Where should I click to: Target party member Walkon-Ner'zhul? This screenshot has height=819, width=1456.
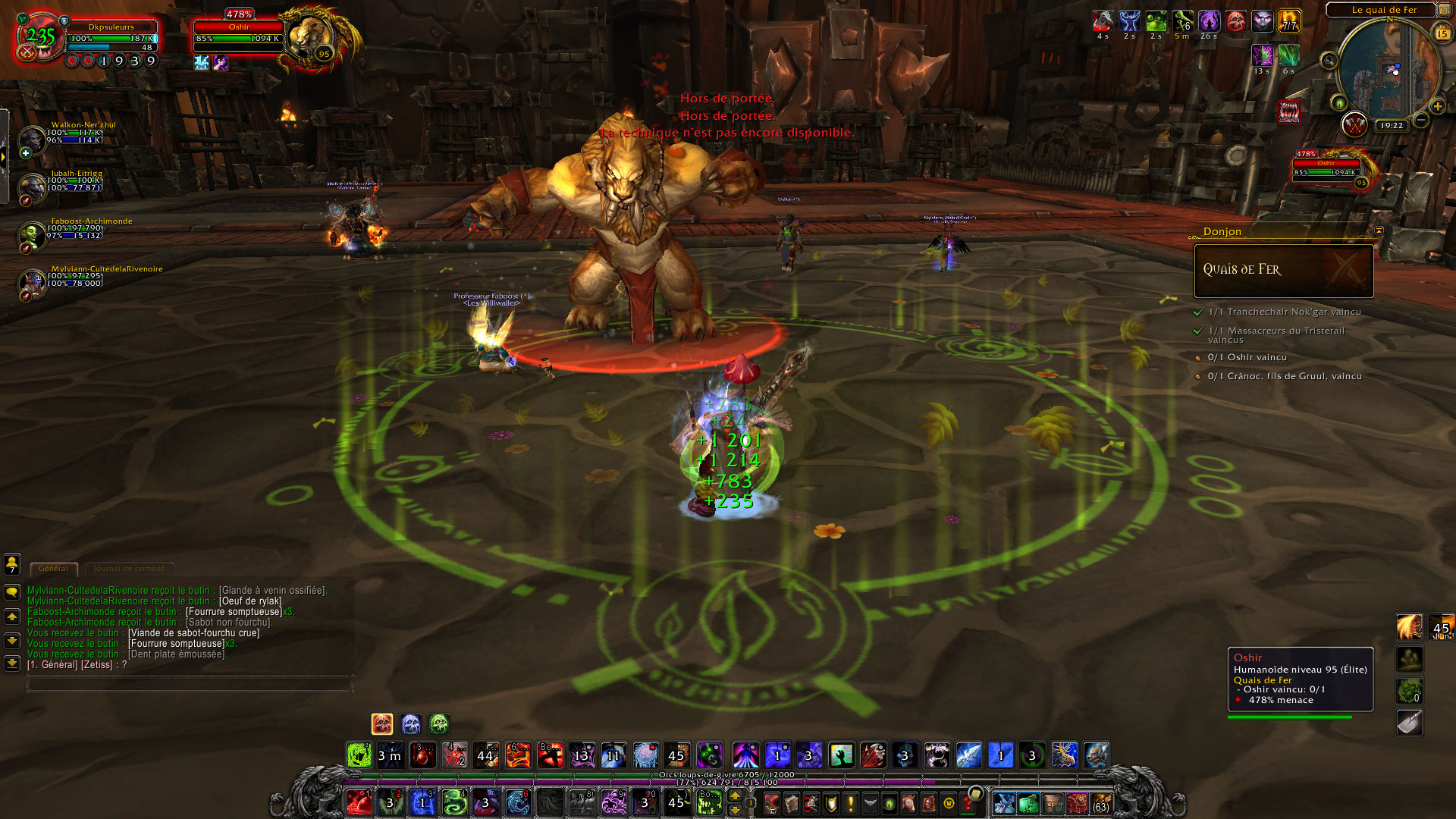click(x=33, y=138)
